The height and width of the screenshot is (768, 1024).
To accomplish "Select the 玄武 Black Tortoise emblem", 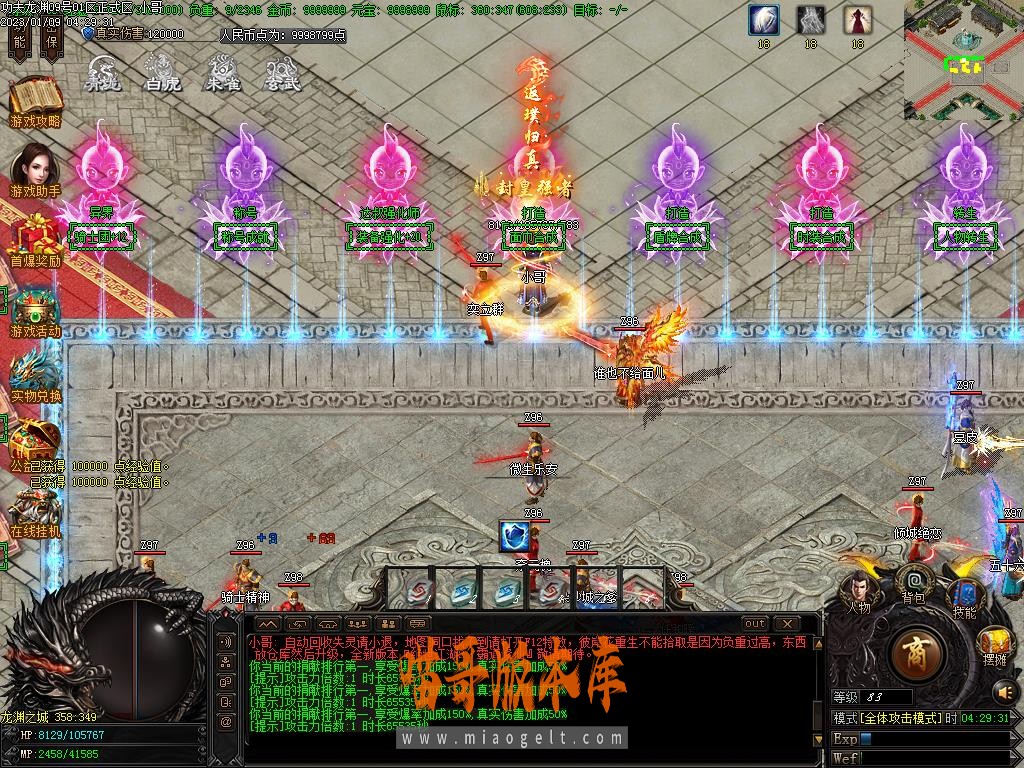I will point(282,73).
